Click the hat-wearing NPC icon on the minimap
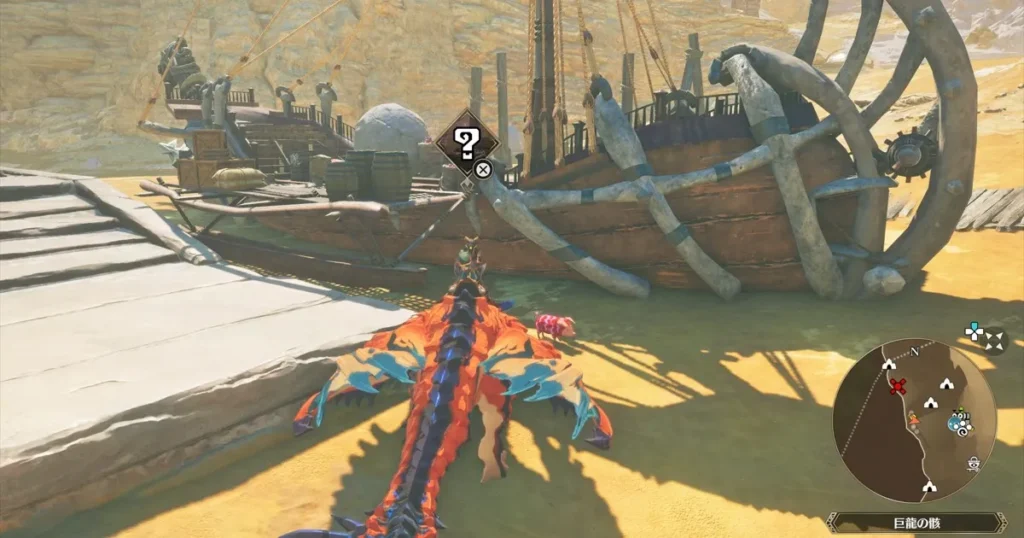Image resolution: width=1024 pixels, height=538 pixels. pos(973,463)
